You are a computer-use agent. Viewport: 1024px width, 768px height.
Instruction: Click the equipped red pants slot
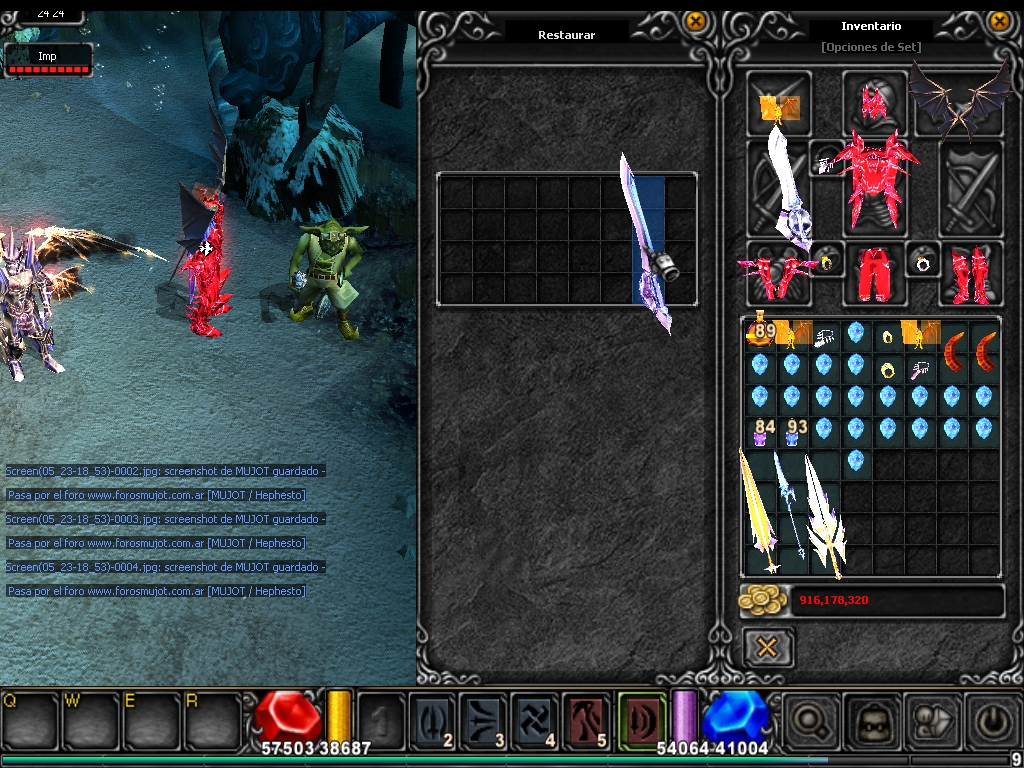[874, 274]
